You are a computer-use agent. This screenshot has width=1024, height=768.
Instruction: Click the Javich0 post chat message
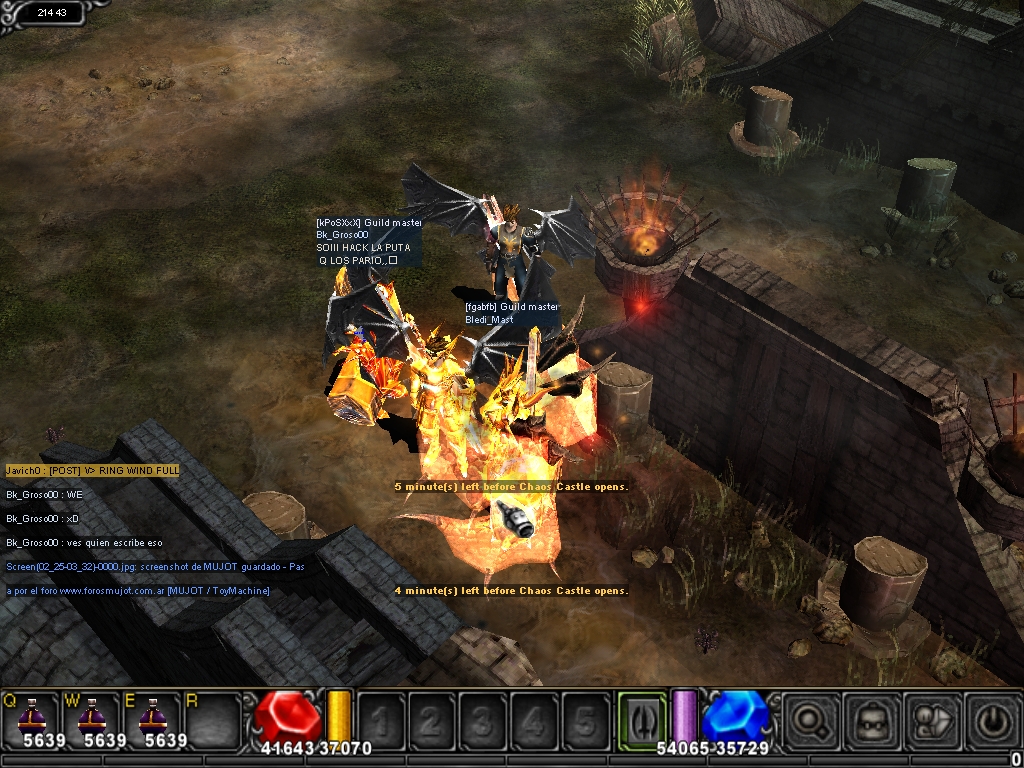pyautogui.click(x=92, y=470)
